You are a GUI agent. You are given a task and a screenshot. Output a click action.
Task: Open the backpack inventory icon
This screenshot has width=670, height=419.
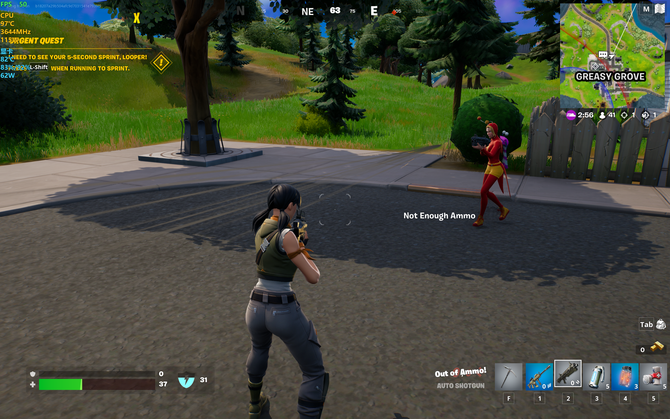660,324
